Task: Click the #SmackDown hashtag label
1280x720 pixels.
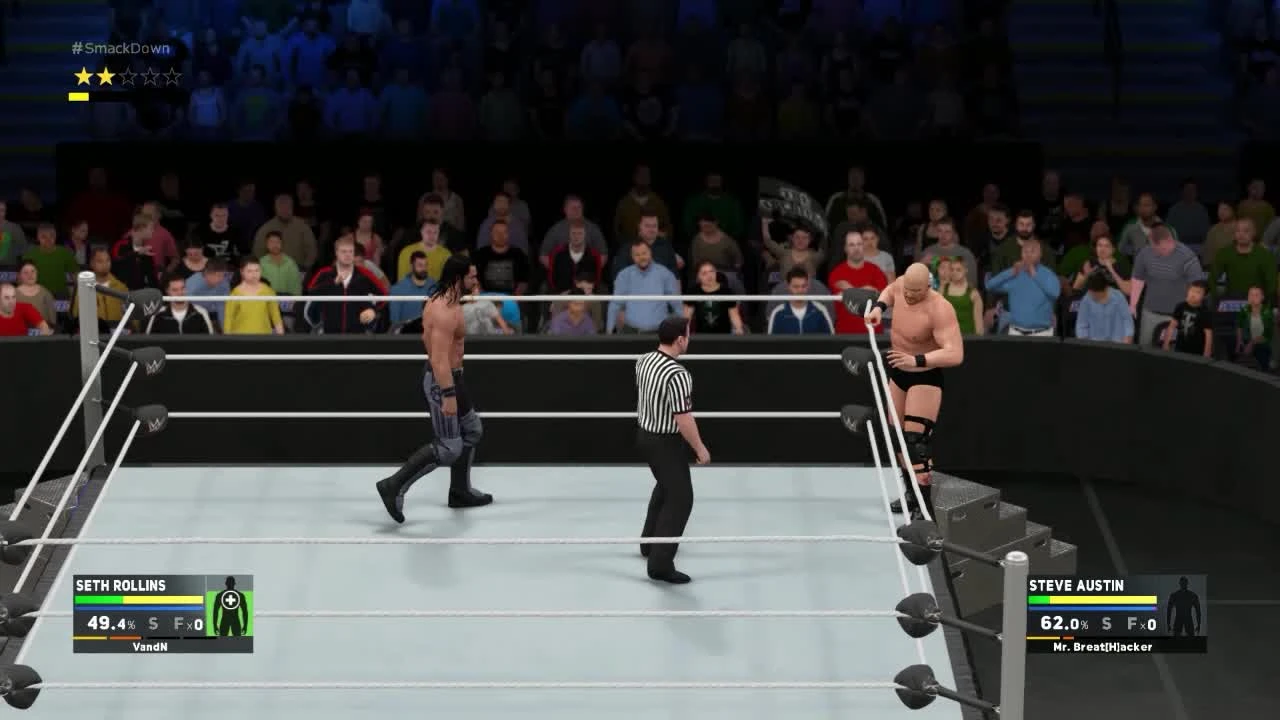Action: pos(122,47)
